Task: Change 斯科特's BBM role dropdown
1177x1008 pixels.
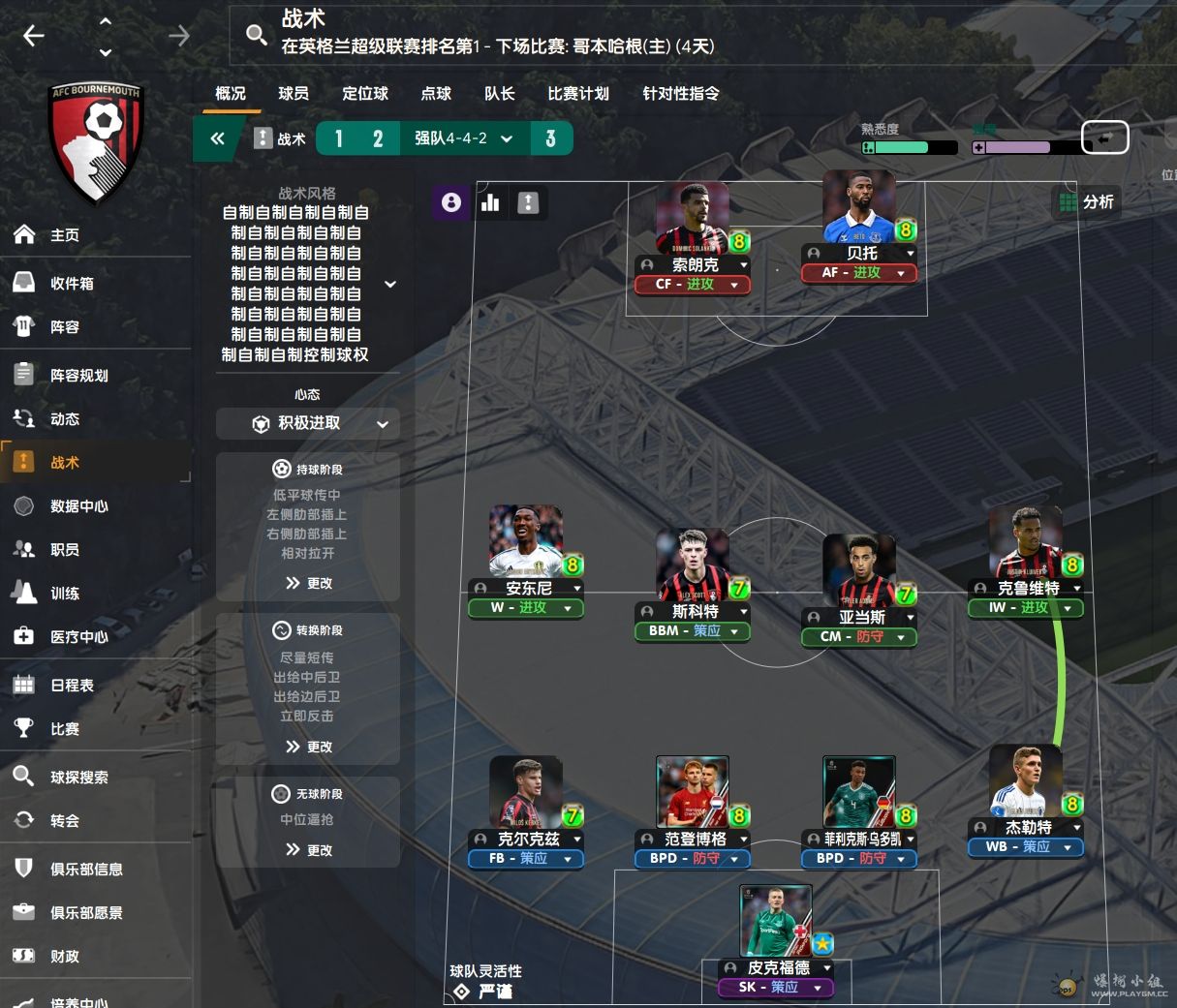Action: tap(693, 631)
